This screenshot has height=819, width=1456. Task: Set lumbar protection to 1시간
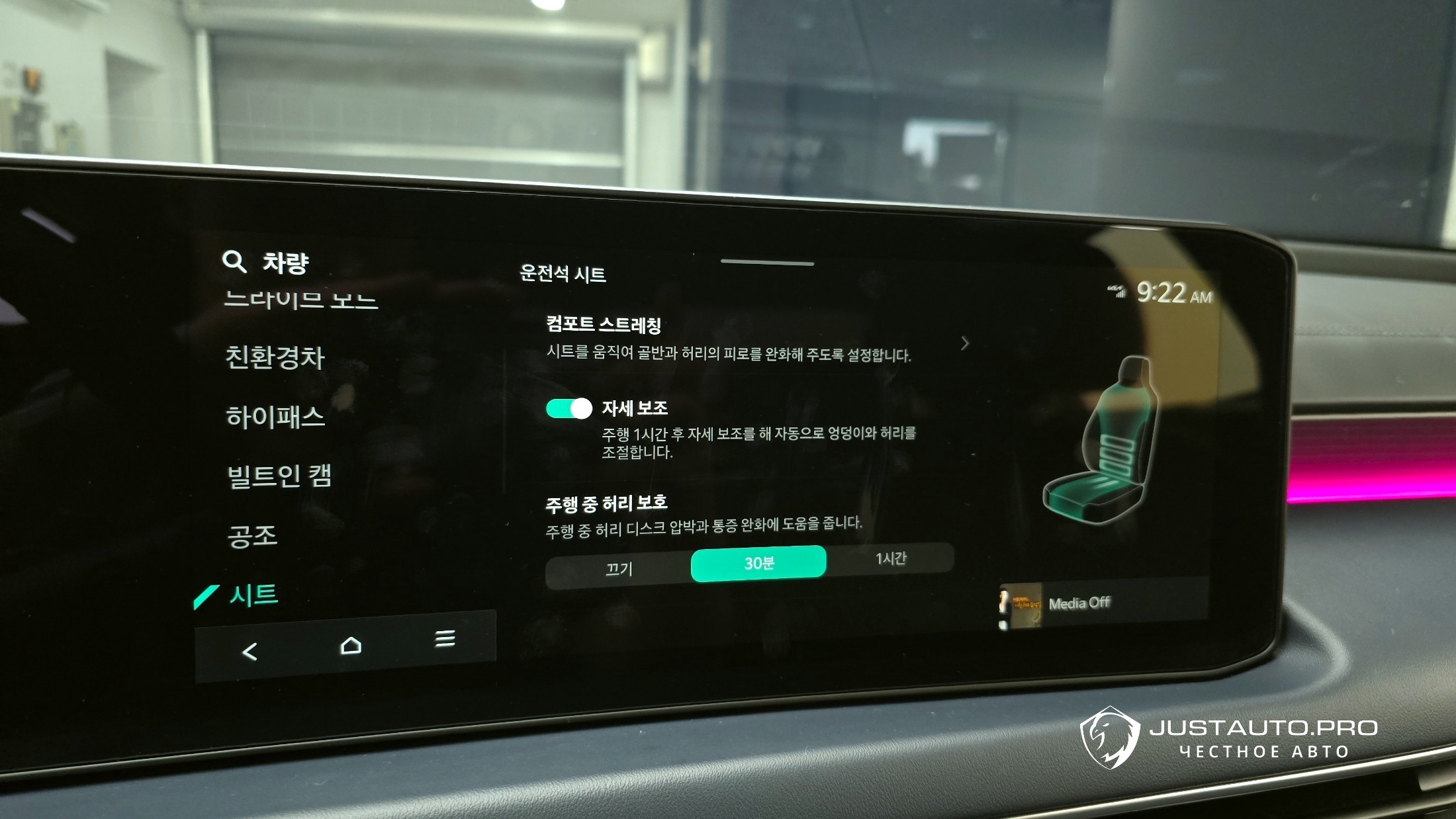(890, 559)
